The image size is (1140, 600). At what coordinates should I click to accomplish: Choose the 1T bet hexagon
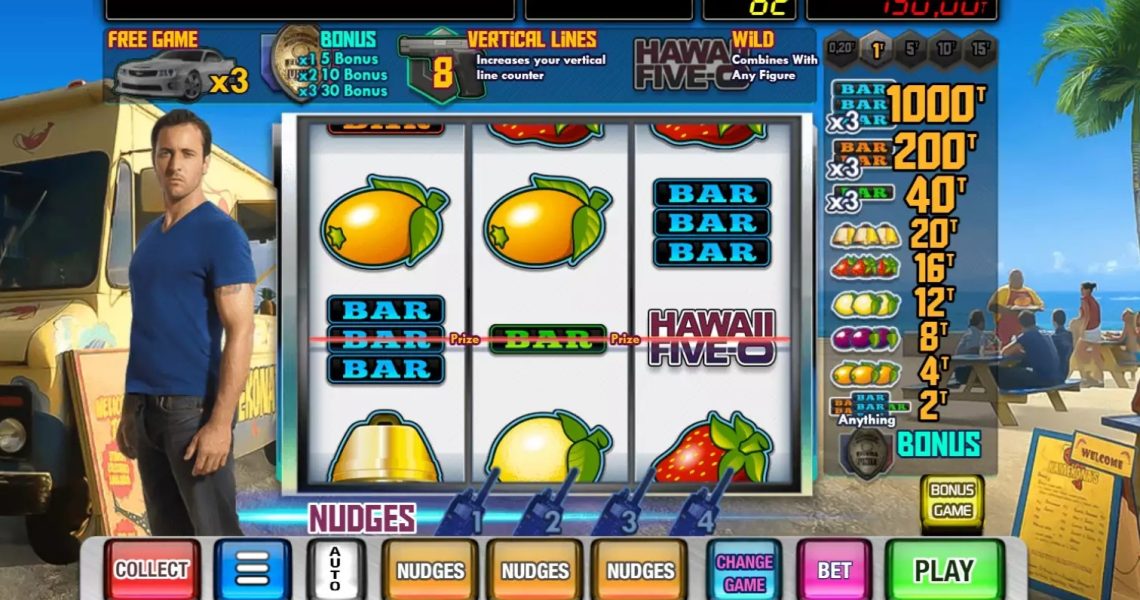tap(878, 49)
